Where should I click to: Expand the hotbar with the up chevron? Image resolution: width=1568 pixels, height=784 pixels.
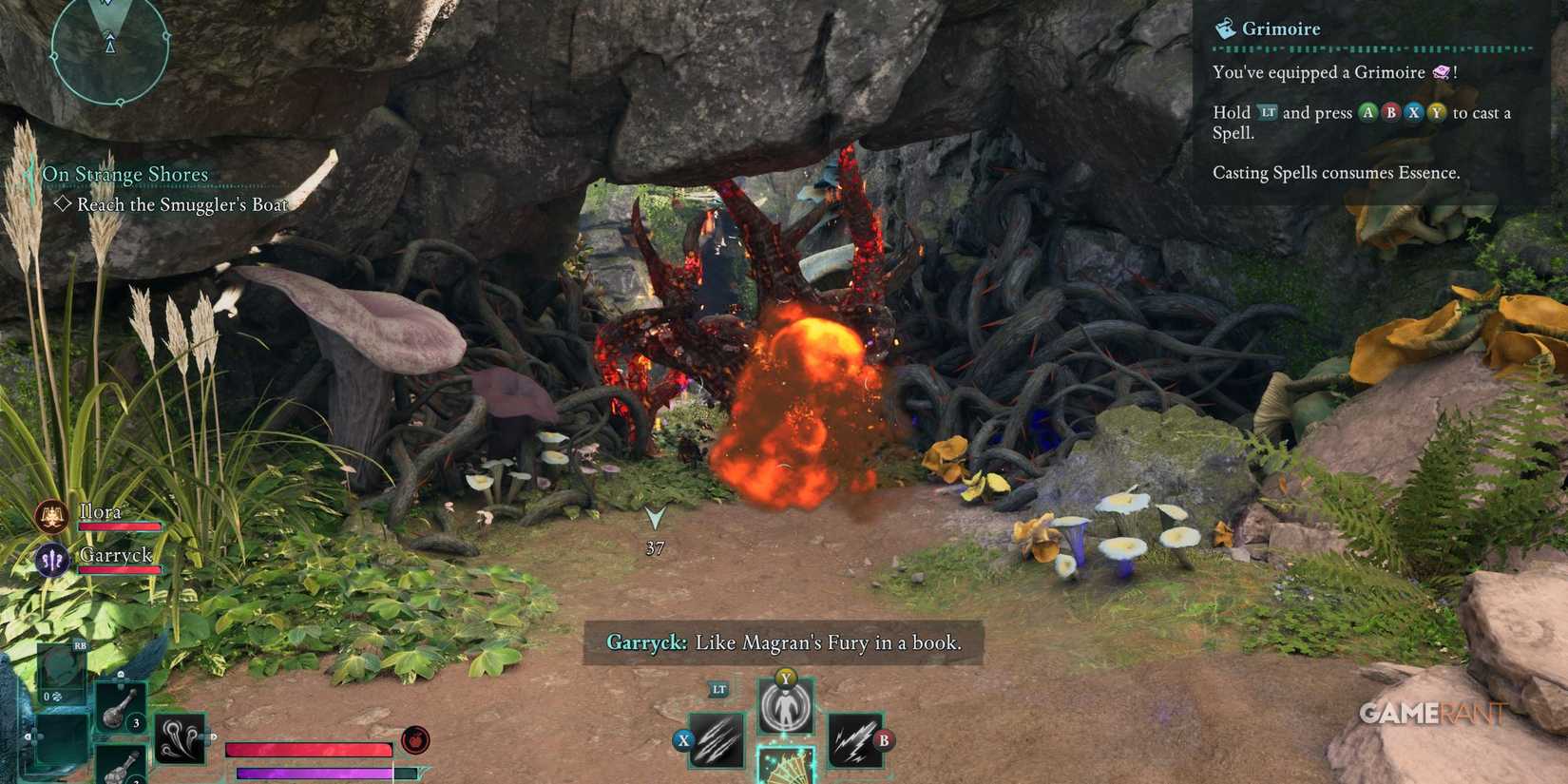120,676
